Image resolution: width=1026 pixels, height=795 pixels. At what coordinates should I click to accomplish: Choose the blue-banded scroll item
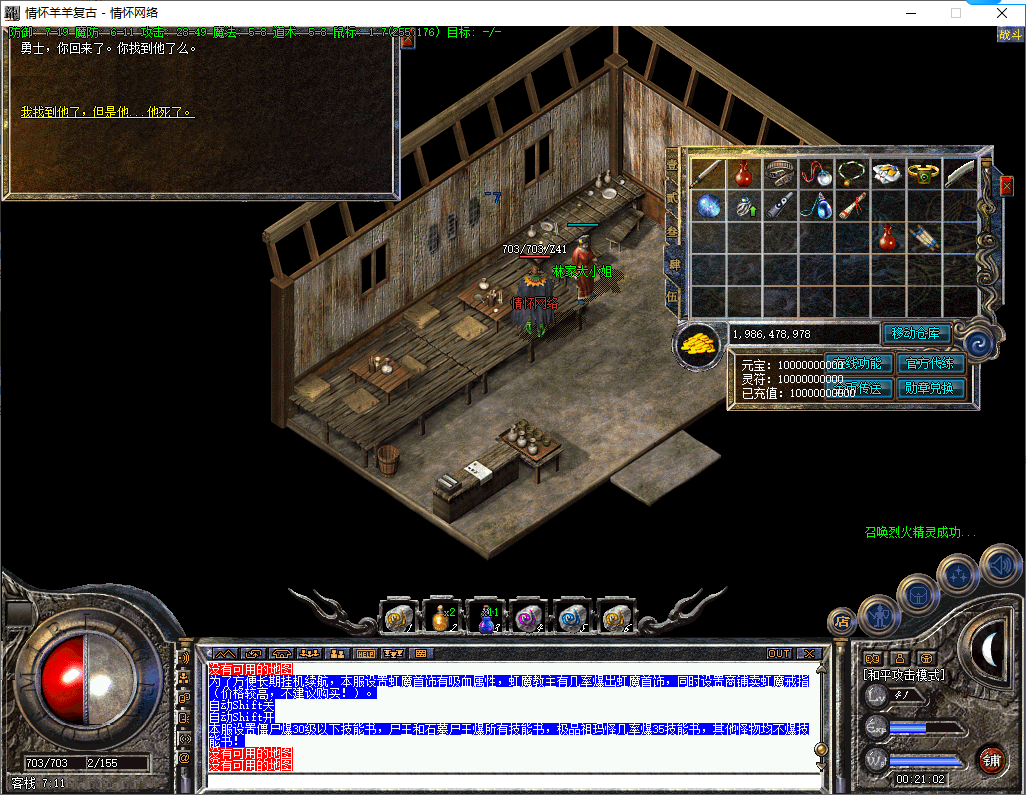coord(924,239)
